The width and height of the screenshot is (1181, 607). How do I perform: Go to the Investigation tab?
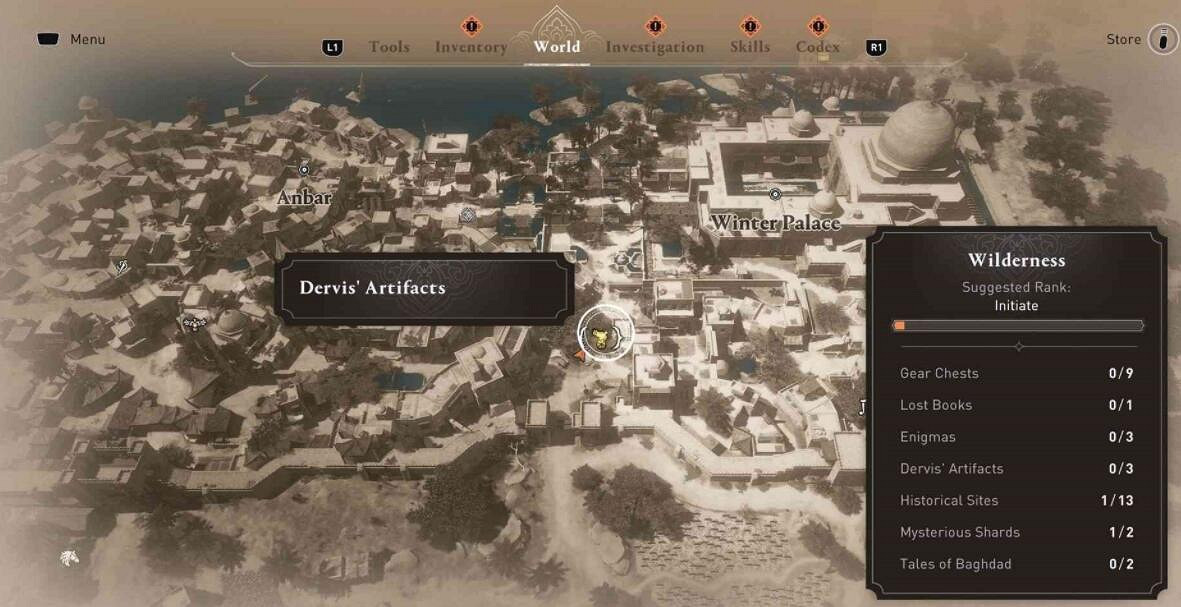(x=654, y=47)
